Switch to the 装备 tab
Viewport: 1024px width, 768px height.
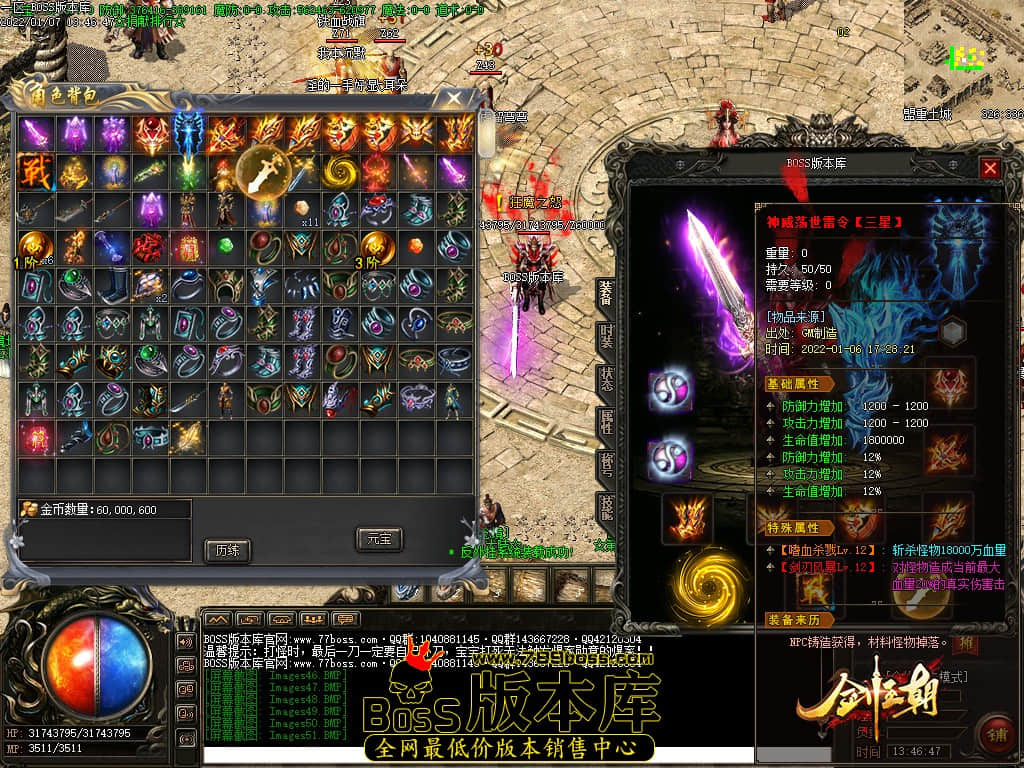click(606, 293)
